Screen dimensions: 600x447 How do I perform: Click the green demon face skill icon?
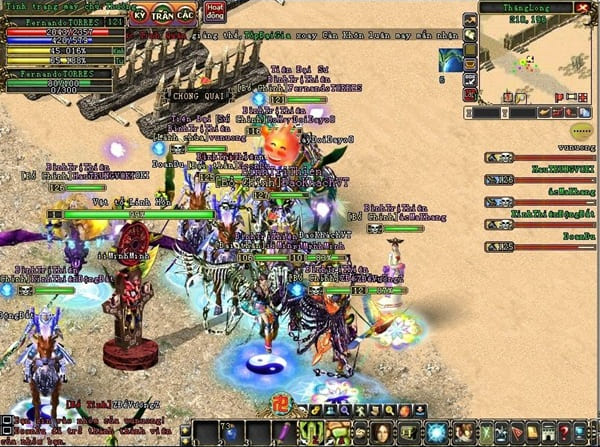[x=310, y=432]
